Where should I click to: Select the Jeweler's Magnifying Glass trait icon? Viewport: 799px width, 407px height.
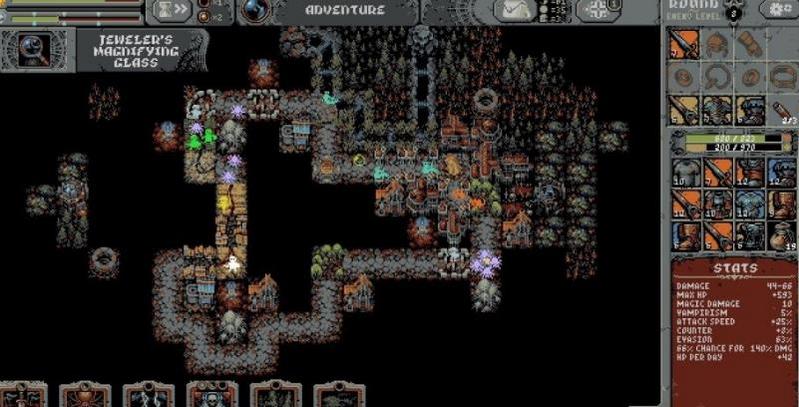(39, 48)
